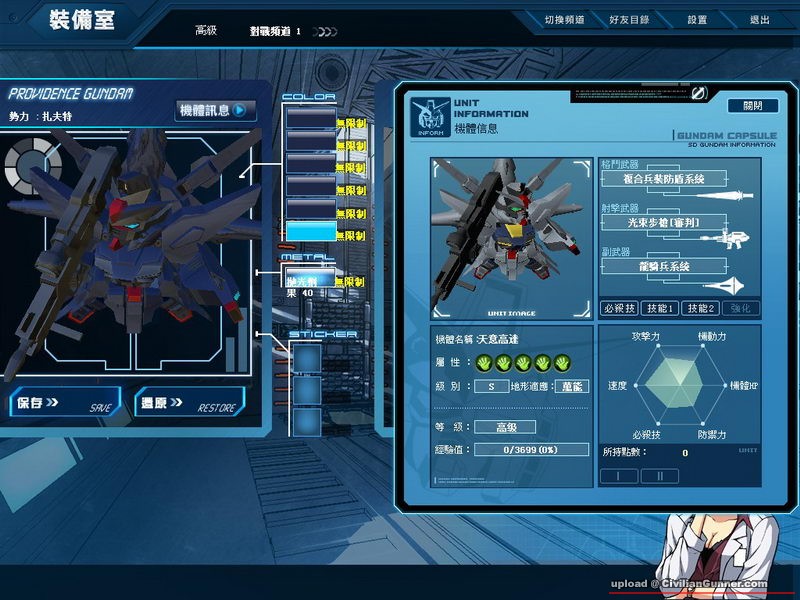
Task: Open the 設置 settings menu
Action: [697, 20]
